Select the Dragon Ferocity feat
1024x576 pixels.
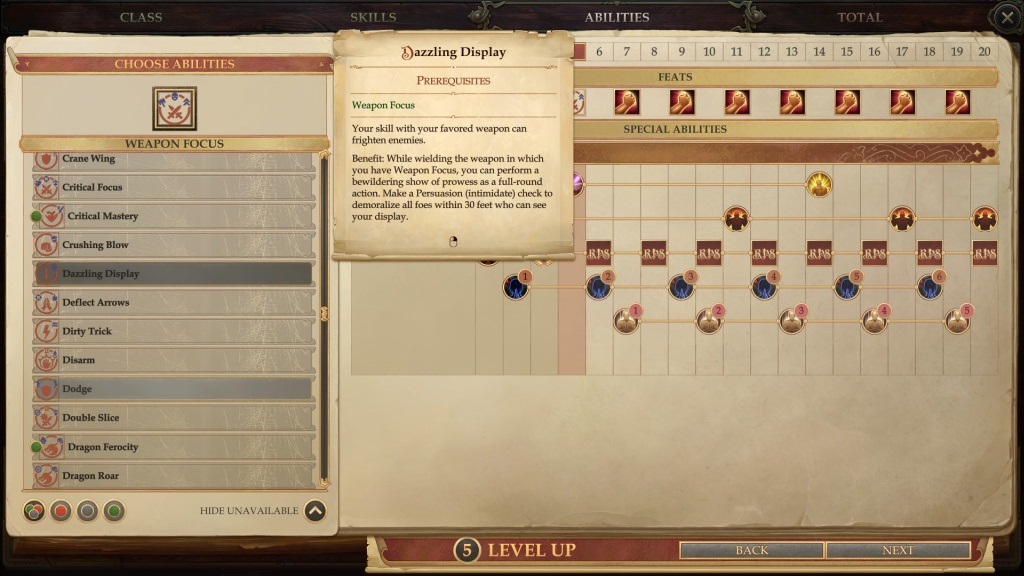point(175,447)
